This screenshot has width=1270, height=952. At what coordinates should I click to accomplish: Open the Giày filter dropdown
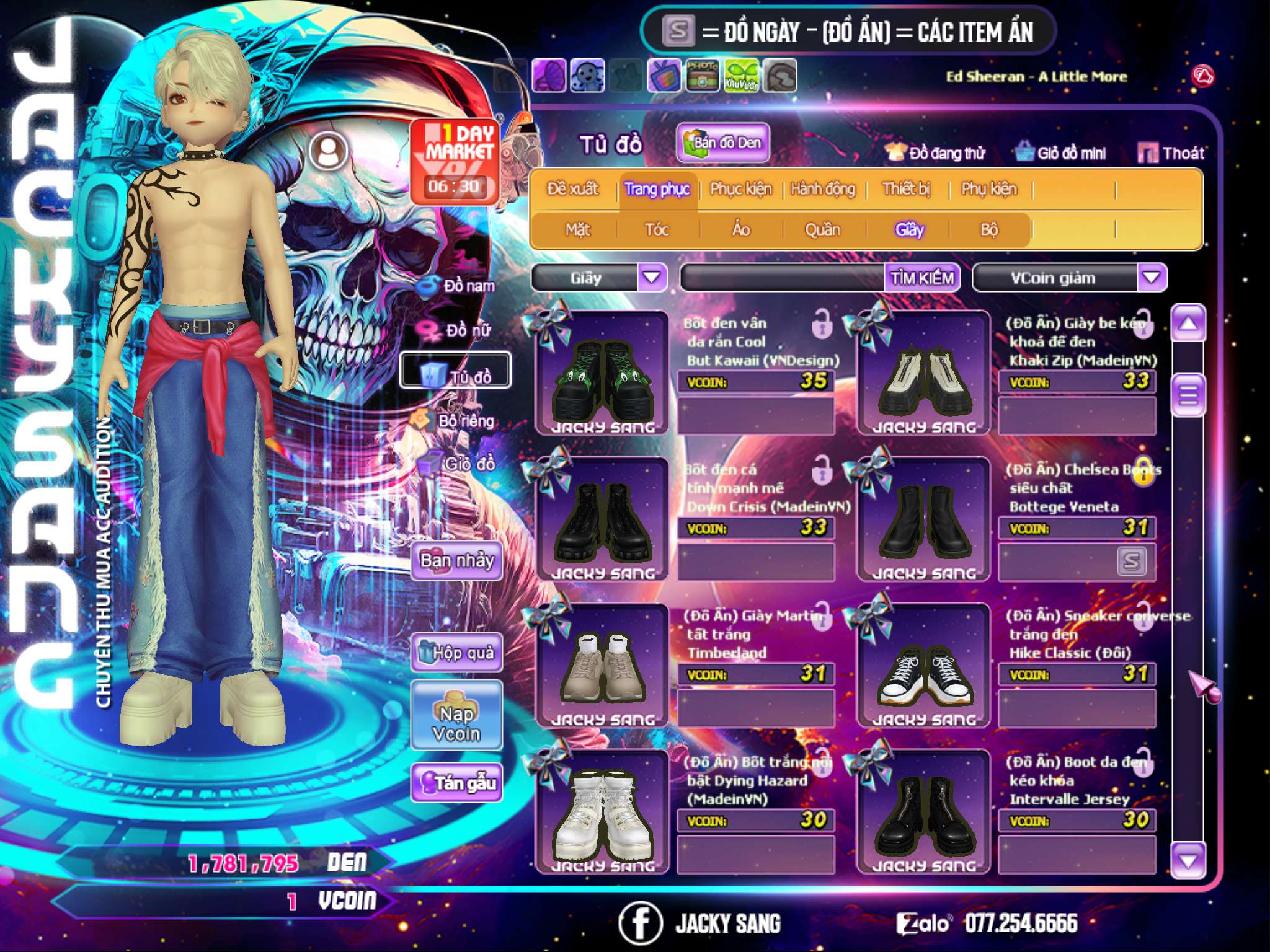[x=652, y=278]
